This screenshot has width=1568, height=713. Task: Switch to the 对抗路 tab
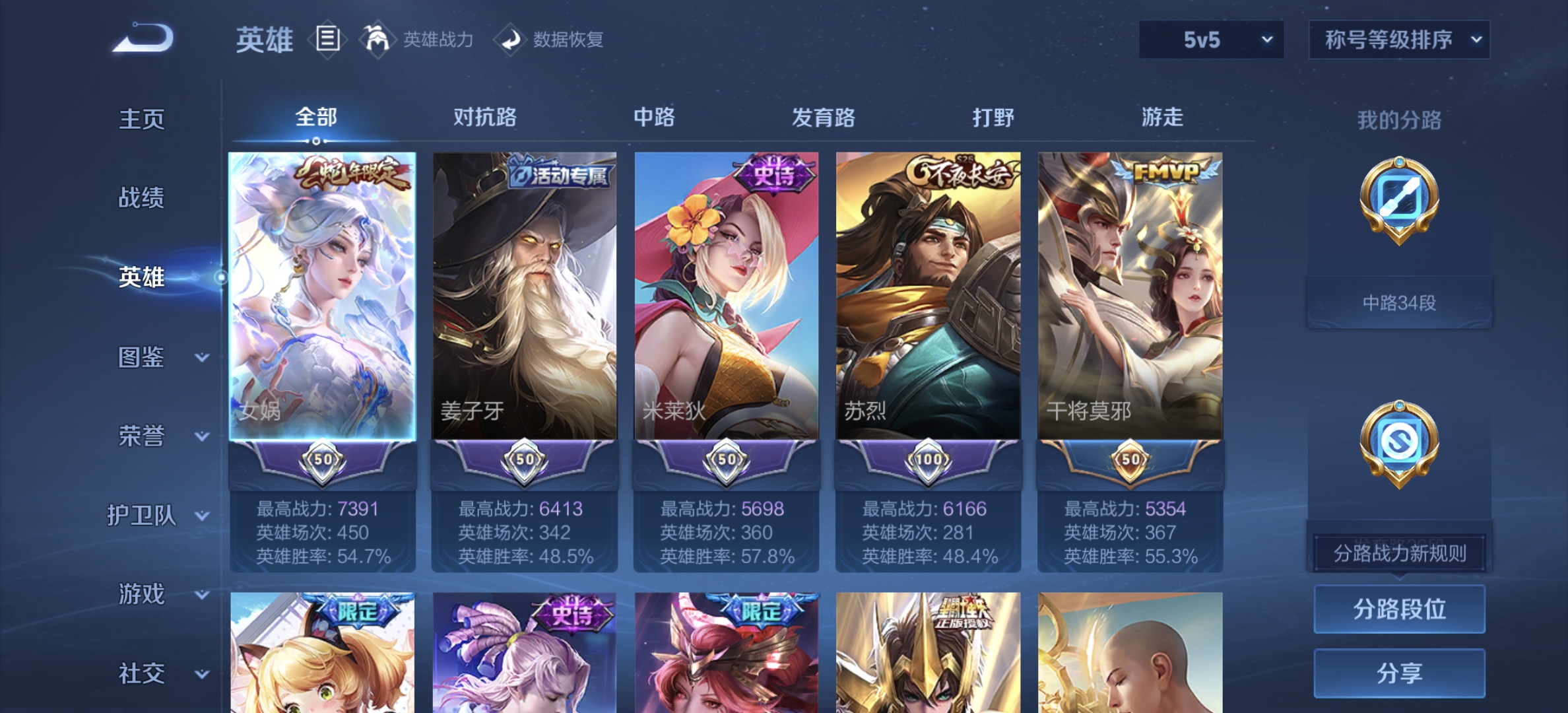pos(486,116)
